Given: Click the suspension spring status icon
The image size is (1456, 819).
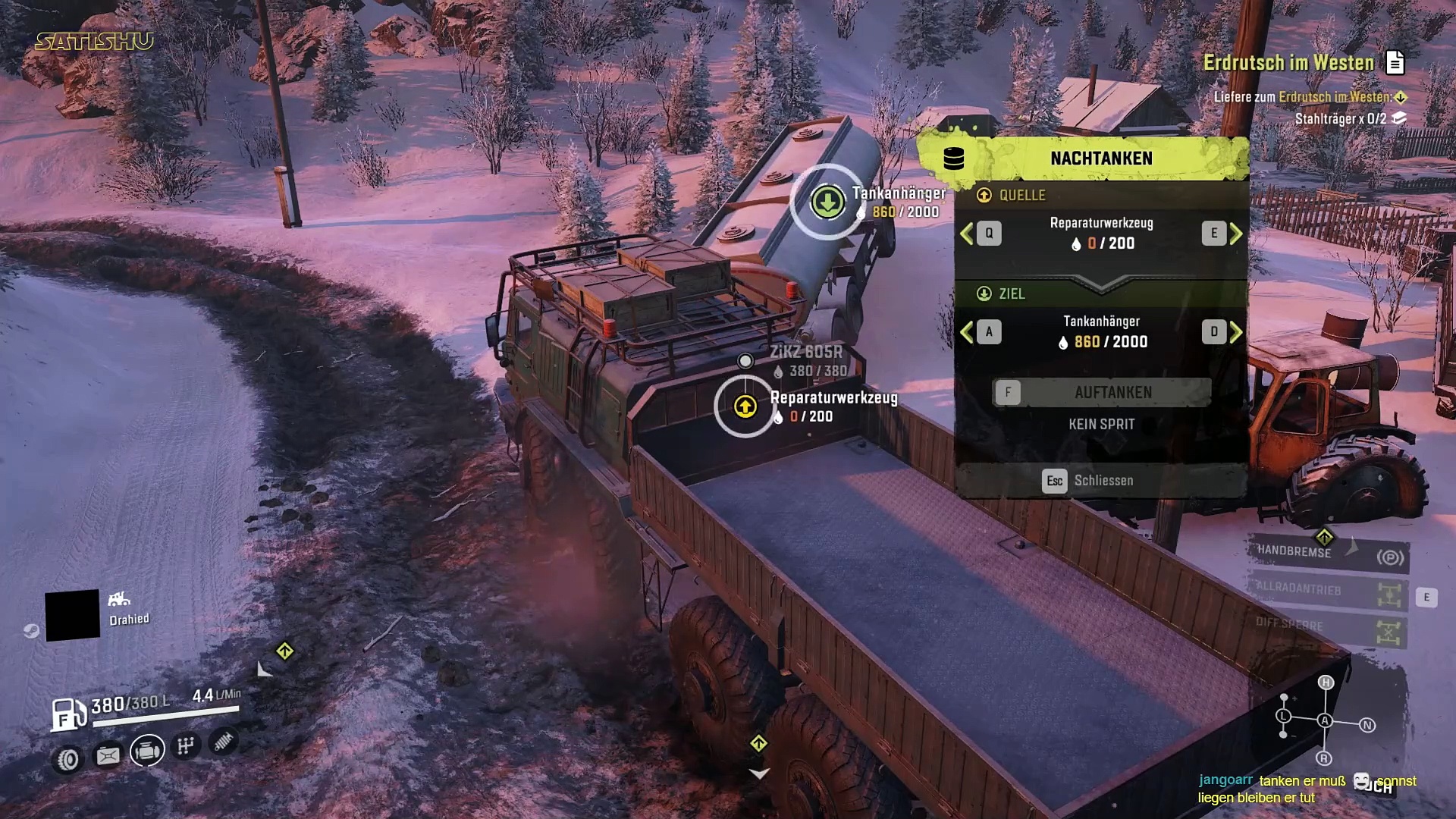Looking at the screenshot, I should click(223, 742).
